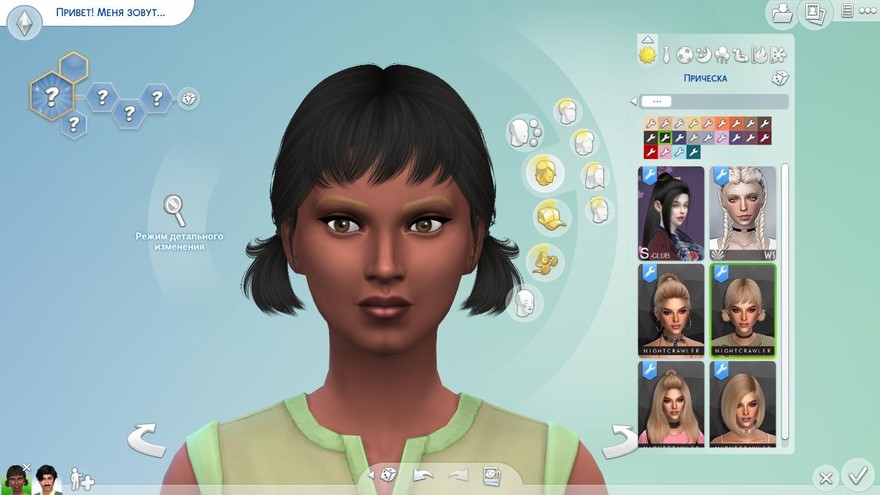Rotate the Sim with the left arrow
This screenshot has height=495, width=880.
point(146,439)
